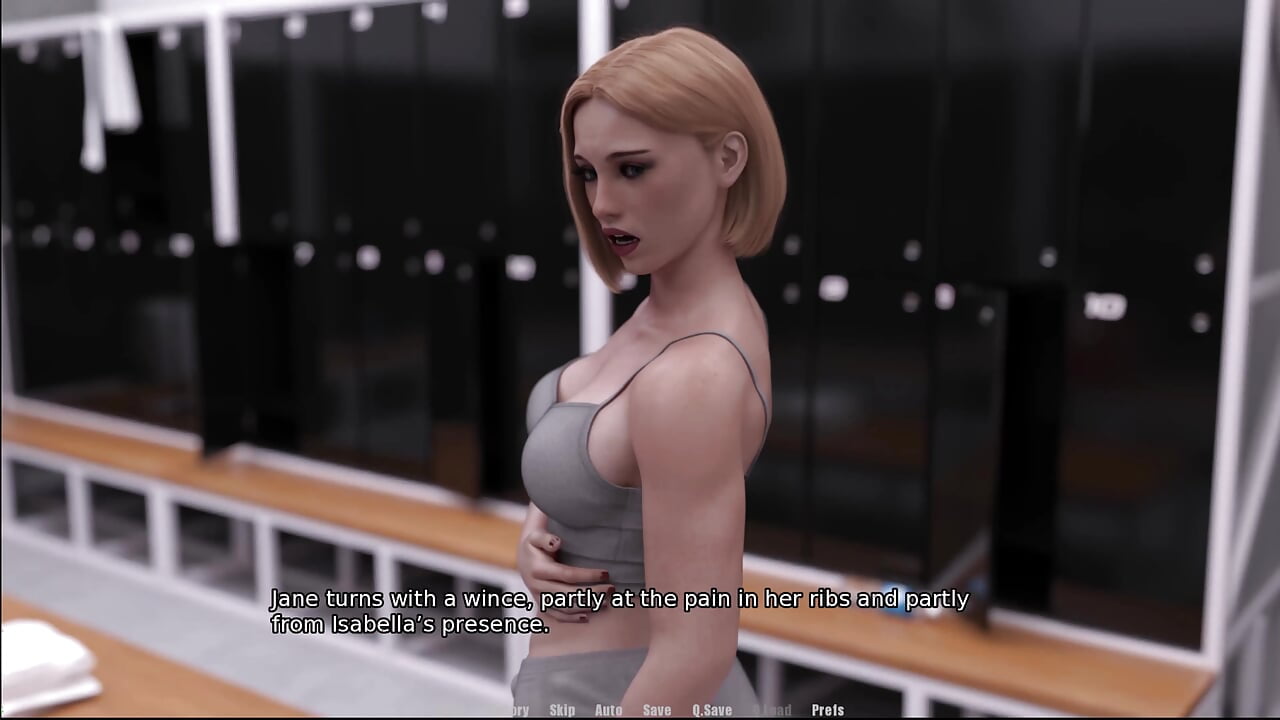Screen dimensions: 1280x720
Task: Enable Skip mode in quick menu
Action: tap(562, 710)
